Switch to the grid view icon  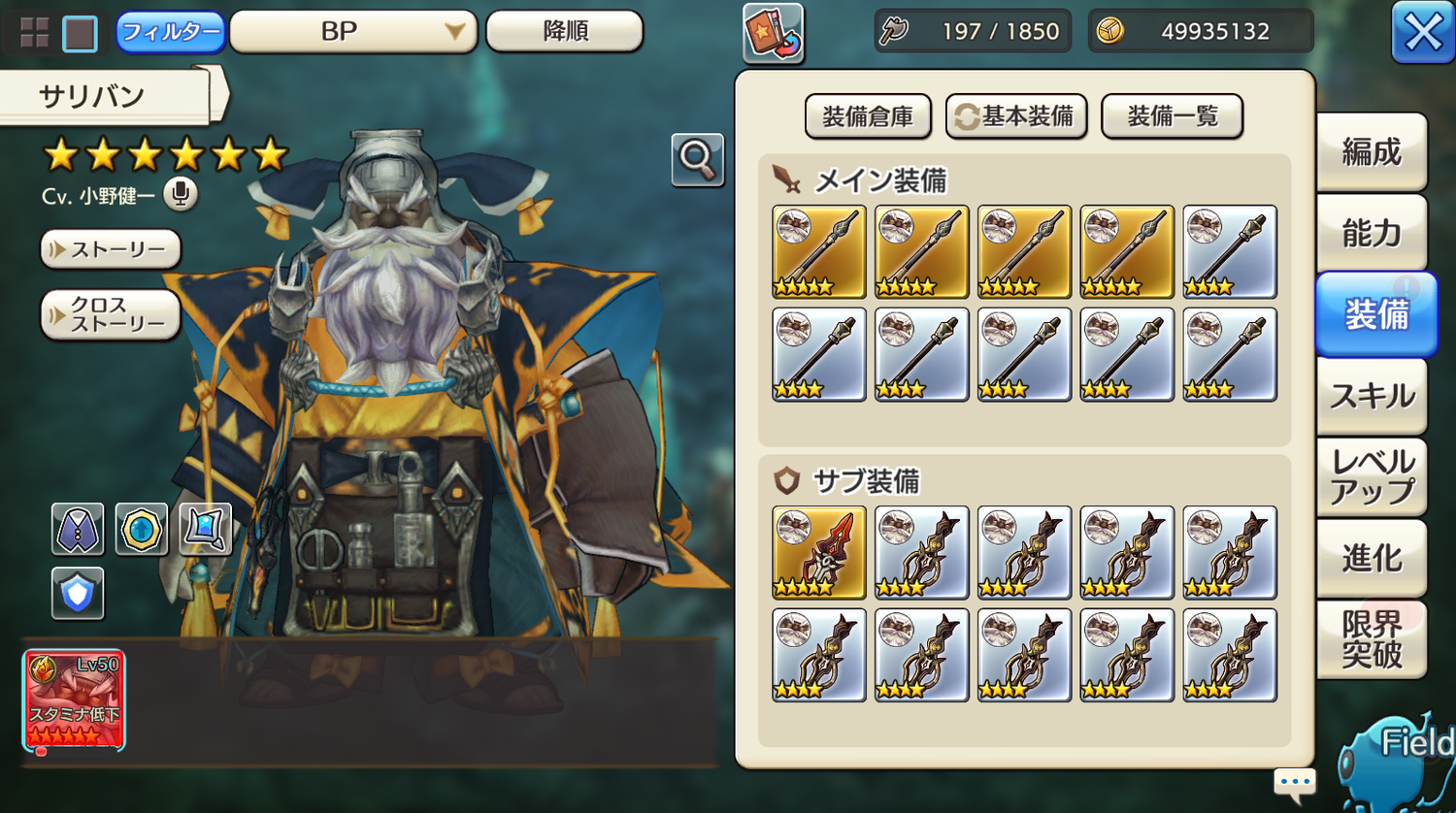pyautogui.click(x=35, y=33)
